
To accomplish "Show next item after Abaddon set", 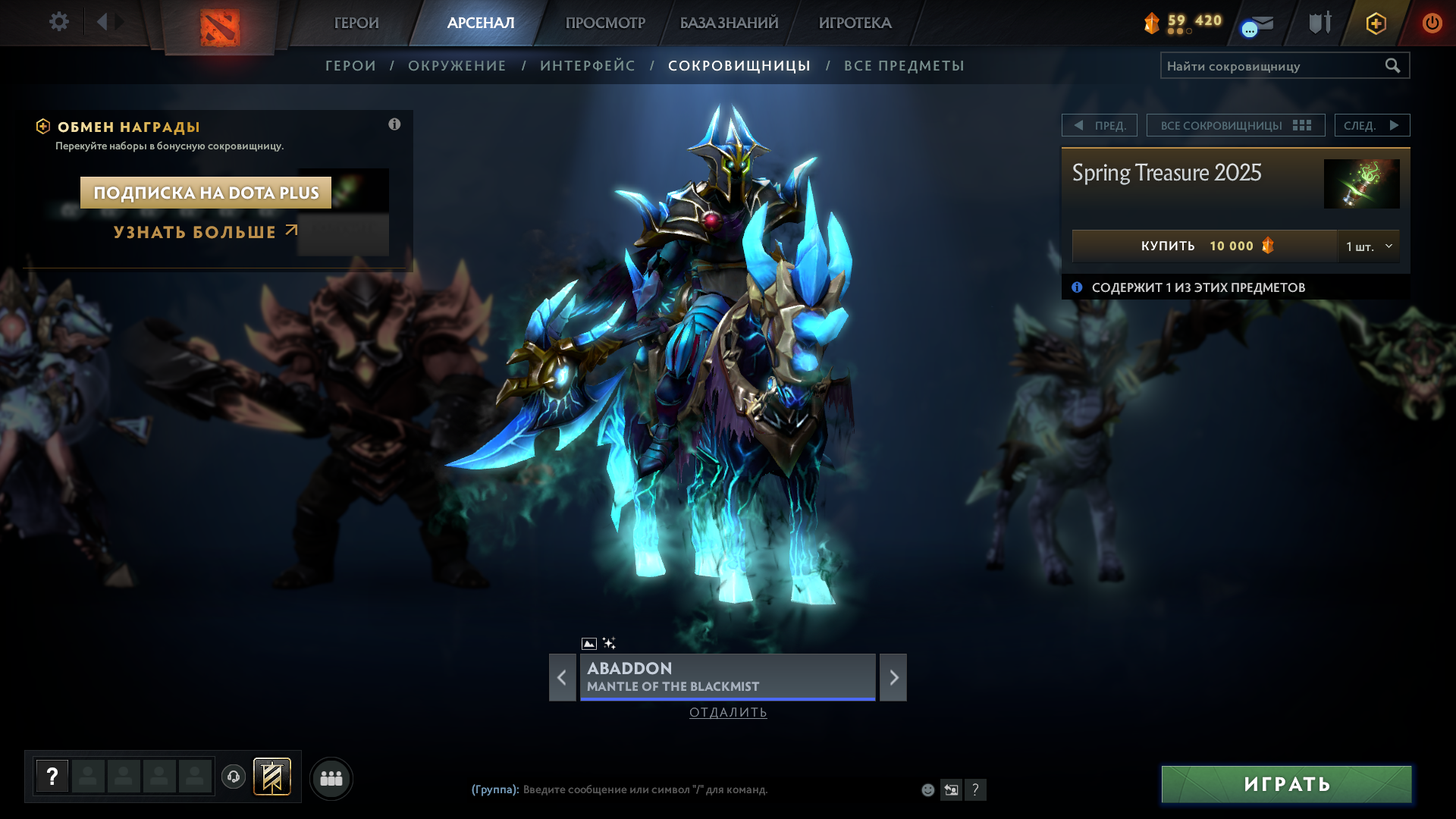I will 893,677.
